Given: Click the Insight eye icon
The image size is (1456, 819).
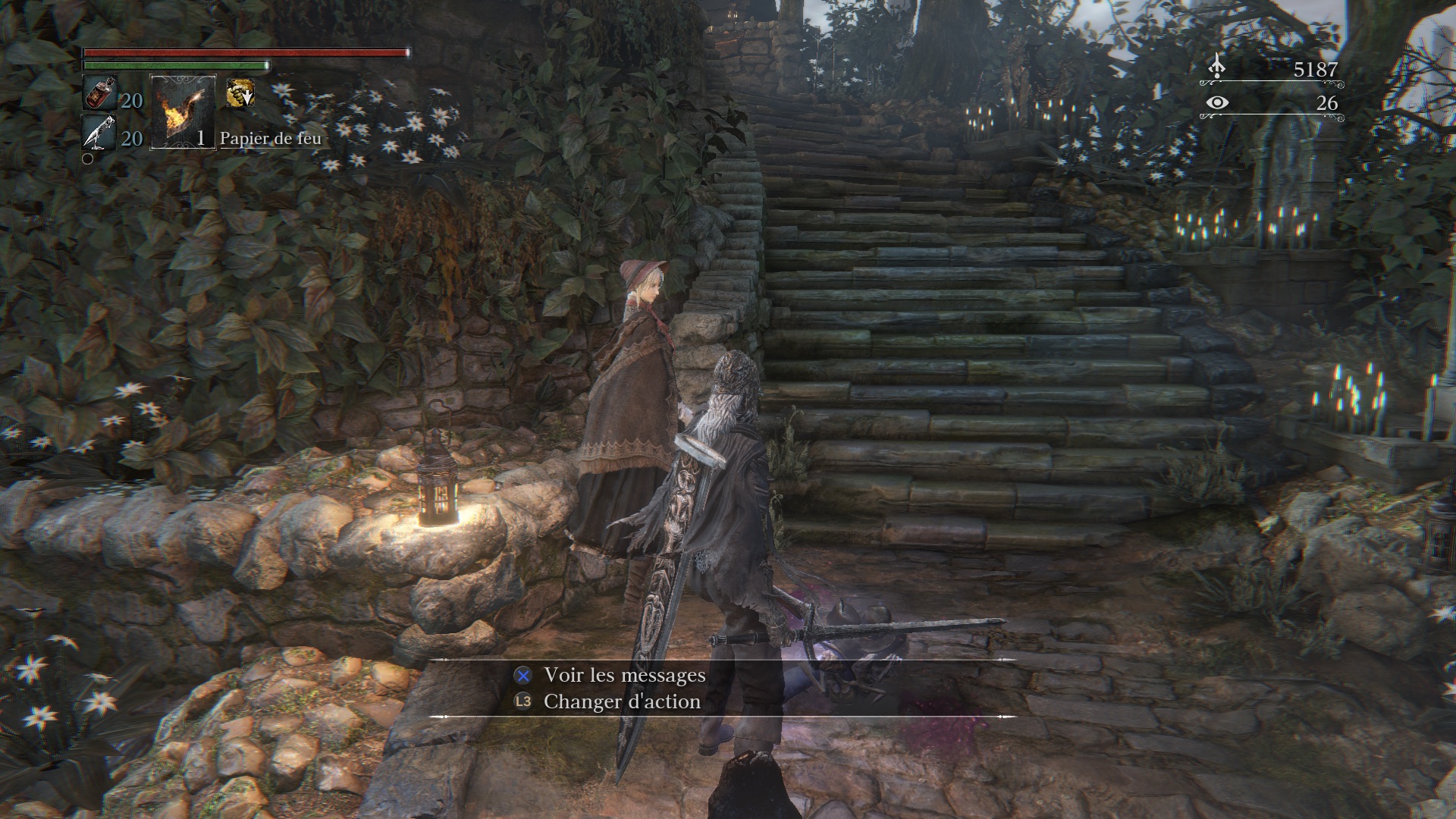Looking at the screenshot, I should [x=1216, y=102].
